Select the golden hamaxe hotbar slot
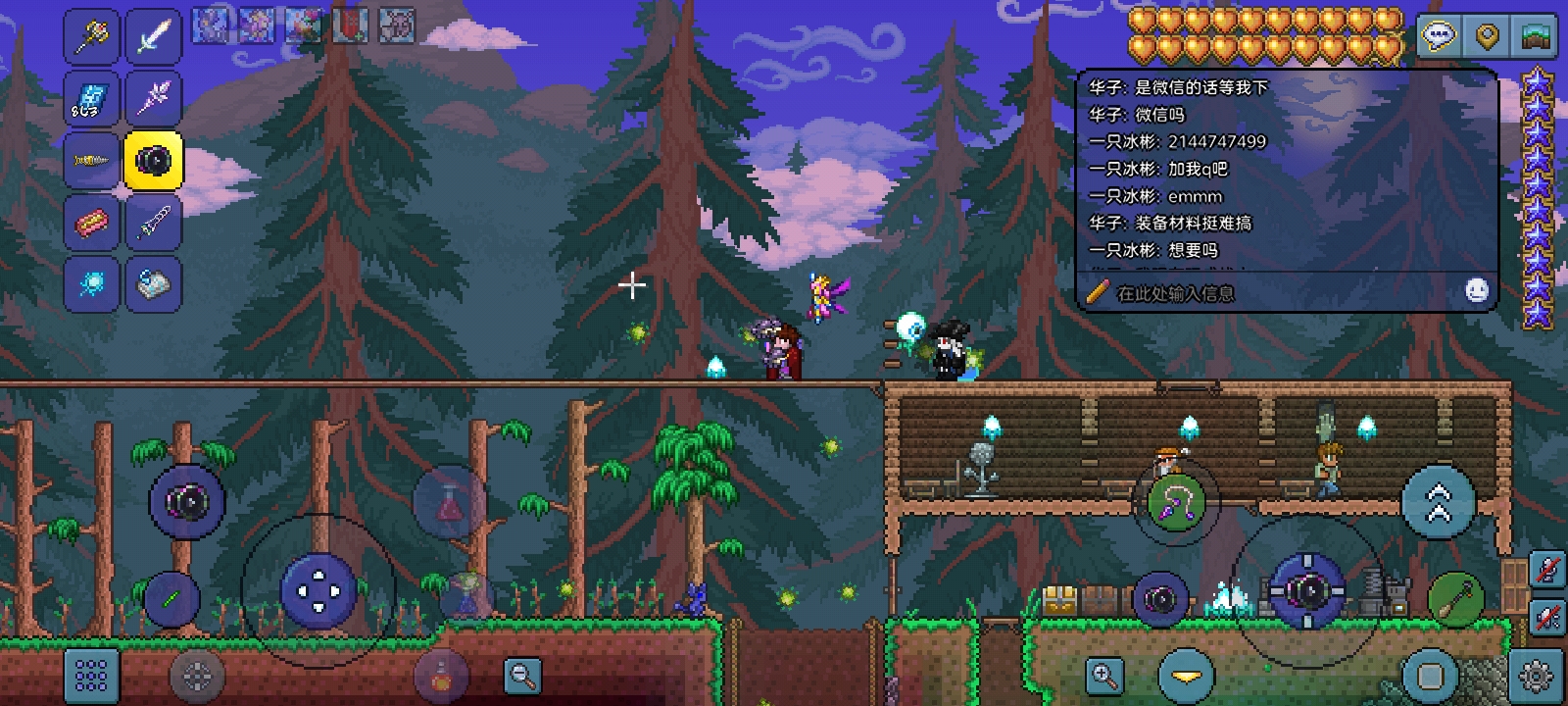 tap(92, 37)
